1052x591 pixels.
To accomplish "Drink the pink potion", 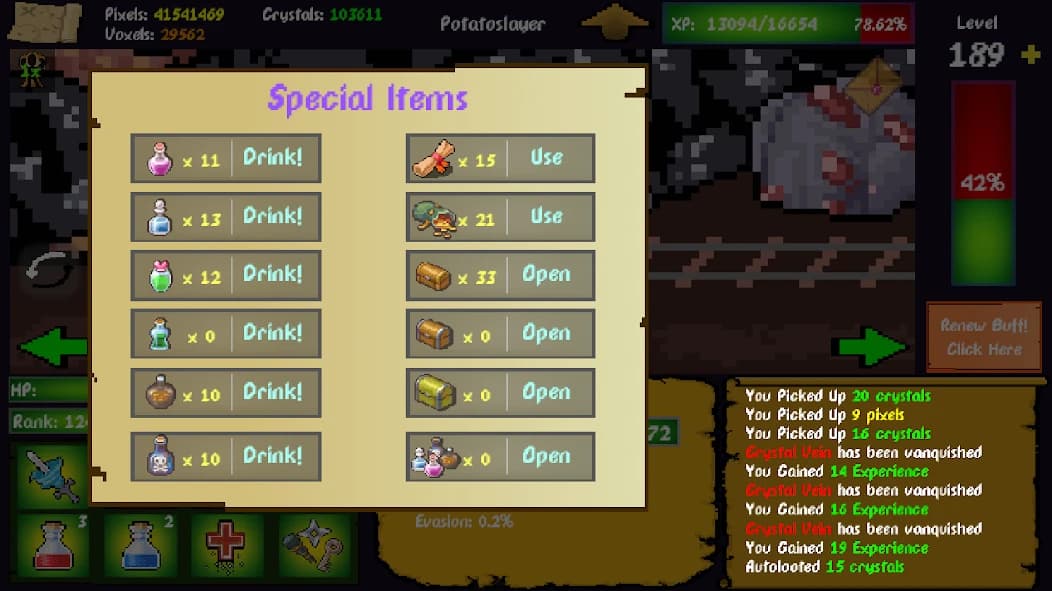I will tap(273, 158).
